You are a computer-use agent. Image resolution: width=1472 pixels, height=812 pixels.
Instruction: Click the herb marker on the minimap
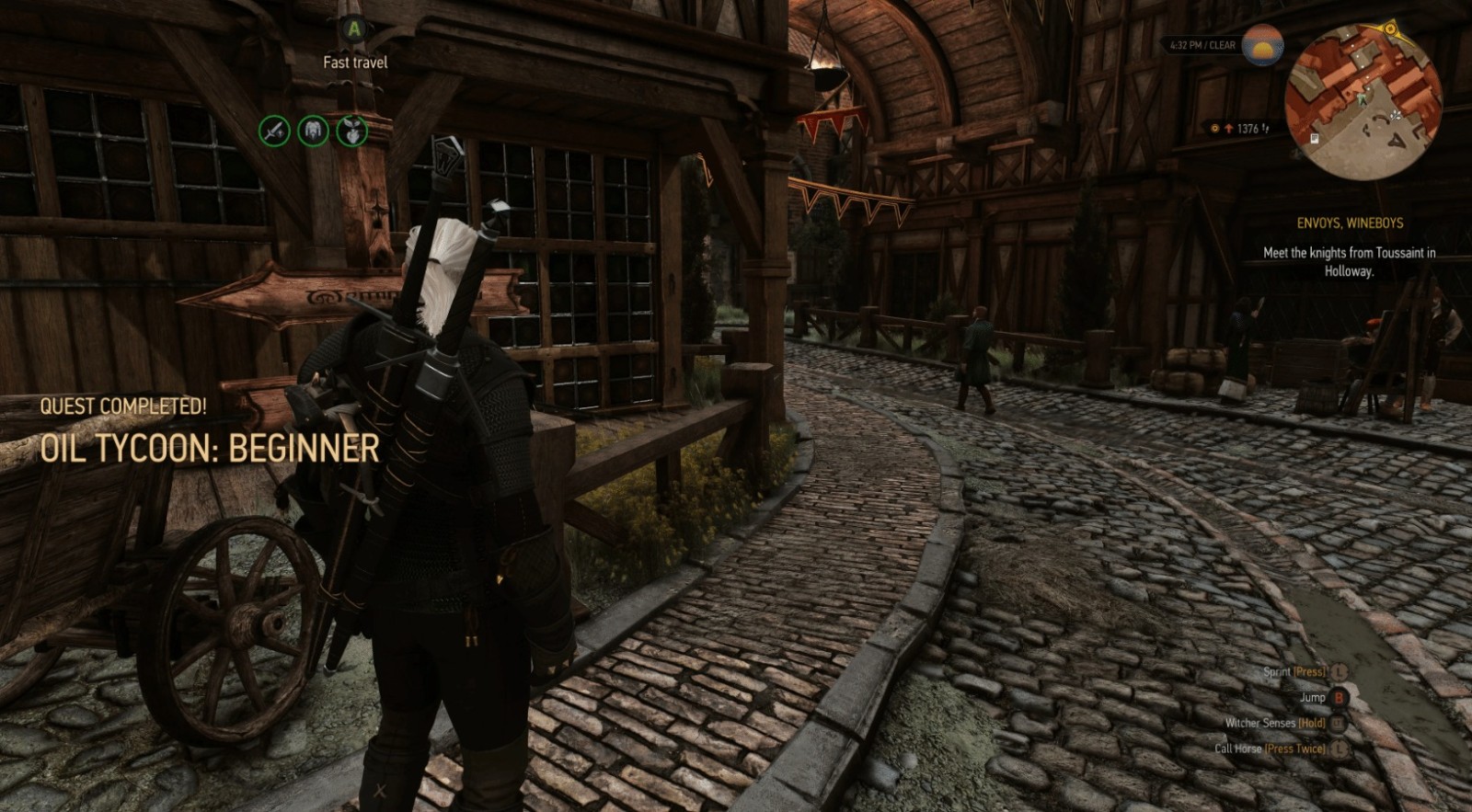coord(1397,114)
